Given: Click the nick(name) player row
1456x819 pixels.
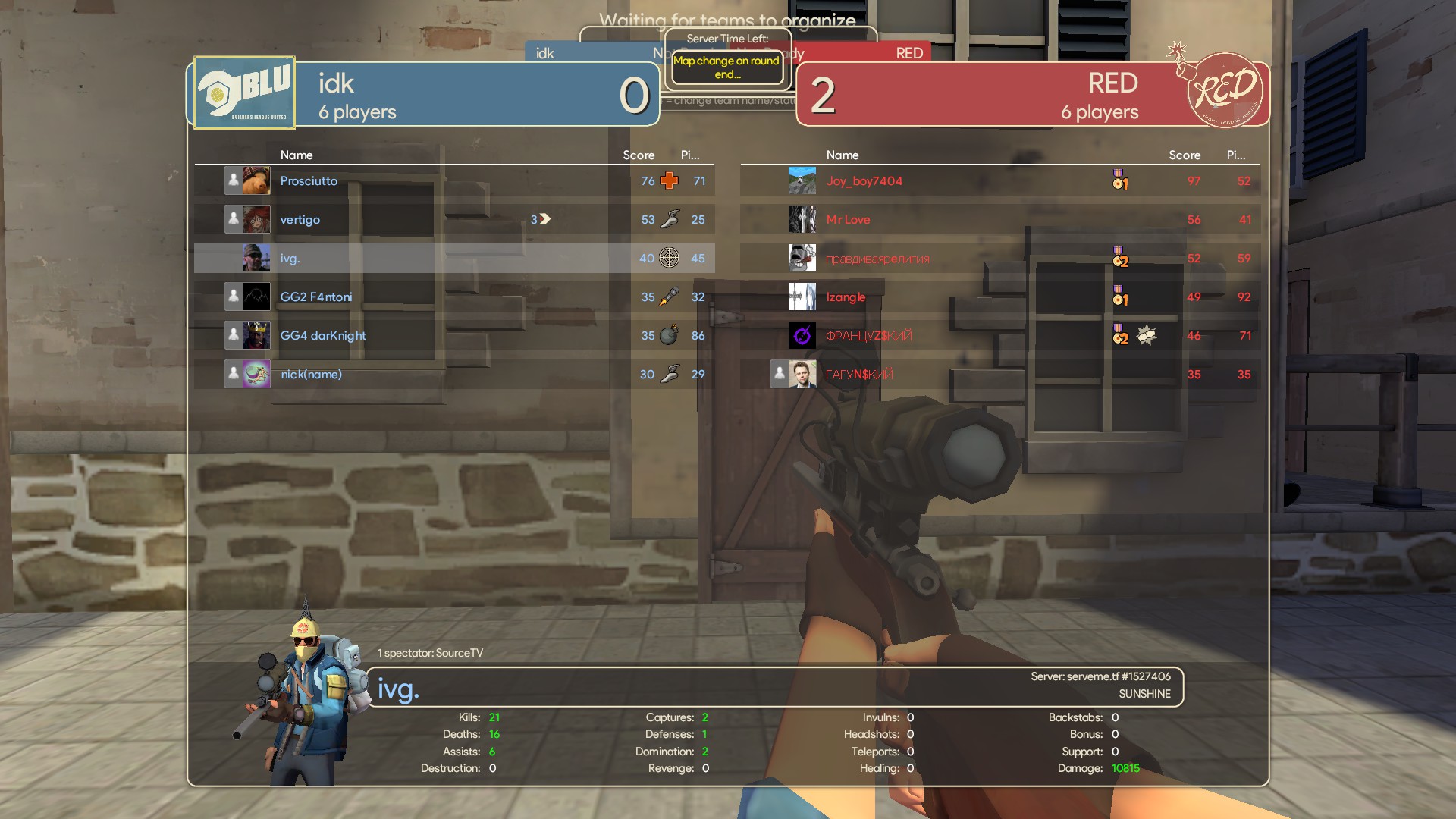Looking at the screenshot, I should [453, 375].
